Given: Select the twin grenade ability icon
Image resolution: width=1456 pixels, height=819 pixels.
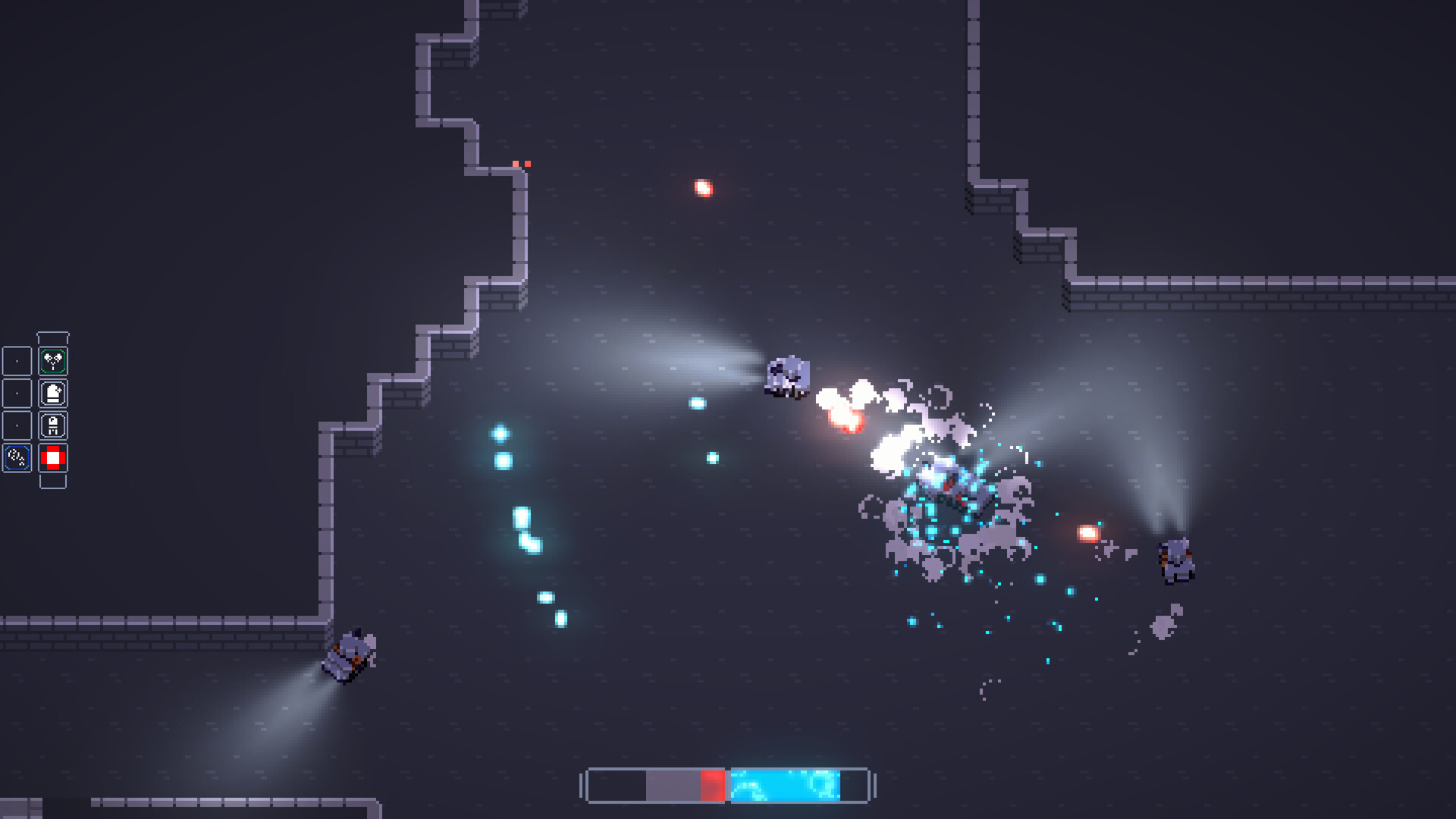Looking at the screenshot, I should pos(52,360).
